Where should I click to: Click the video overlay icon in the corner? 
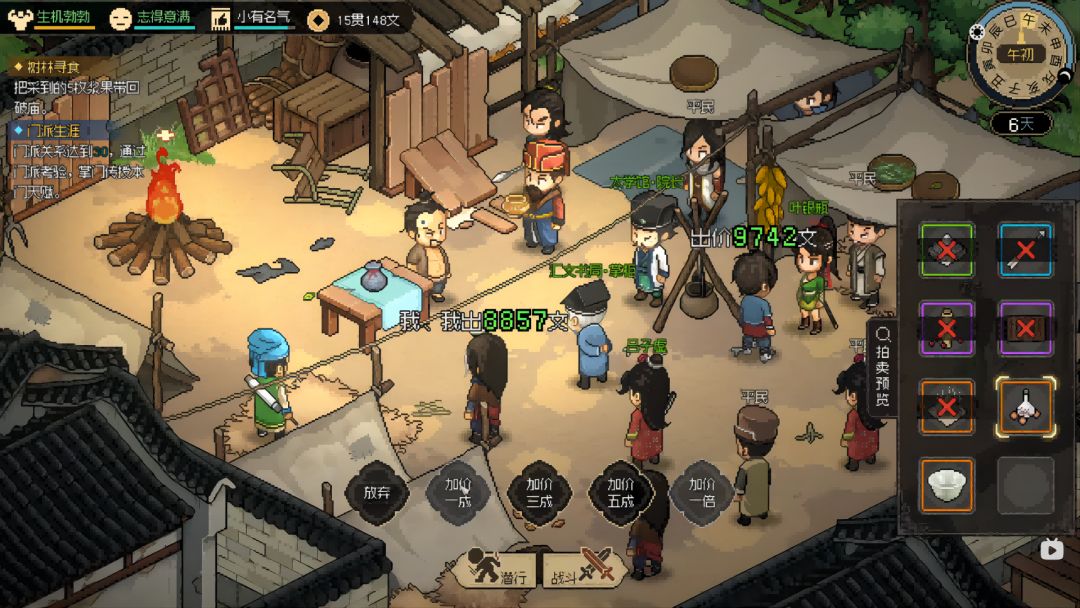tap(1051, 548)
